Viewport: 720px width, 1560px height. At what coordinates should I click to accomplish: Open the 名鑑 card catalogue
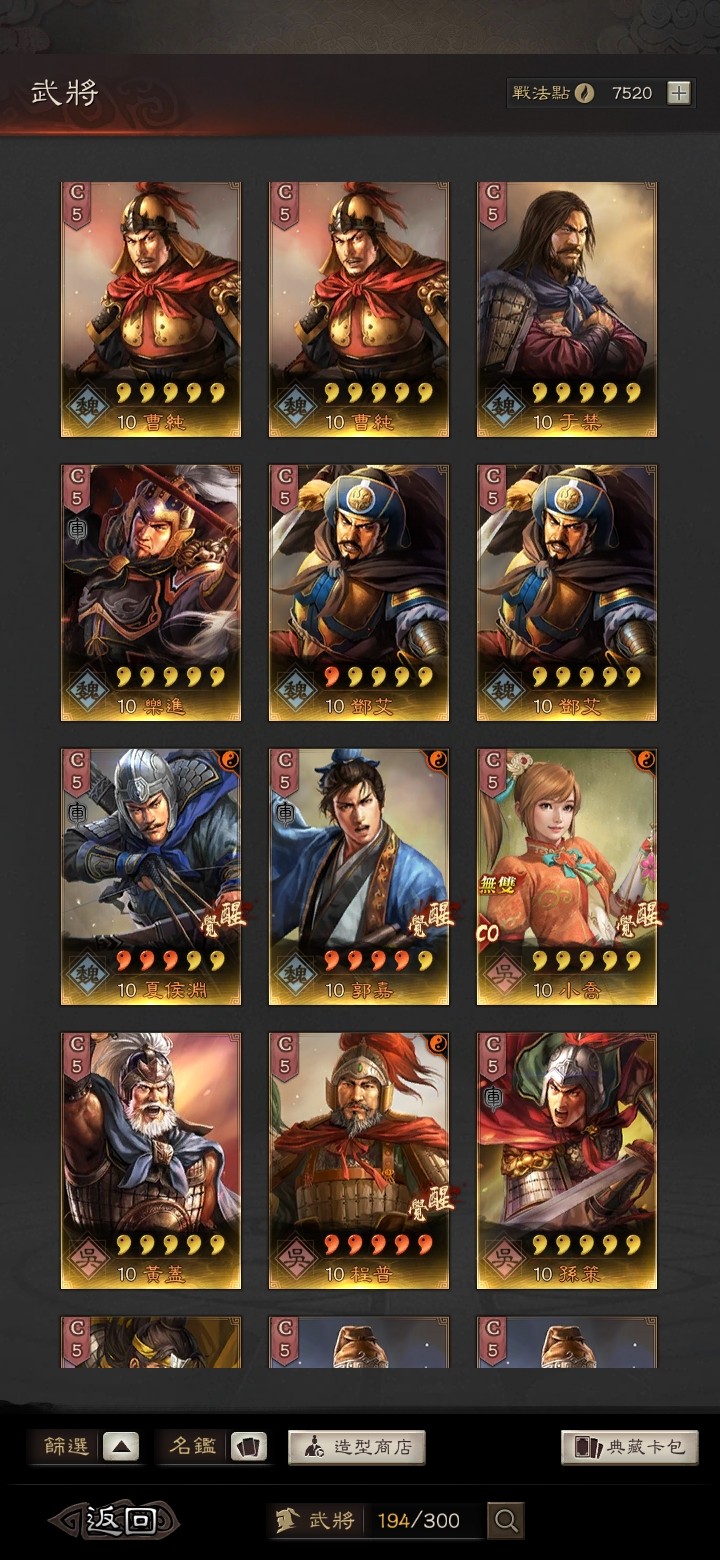click(x=248, y=1447)
